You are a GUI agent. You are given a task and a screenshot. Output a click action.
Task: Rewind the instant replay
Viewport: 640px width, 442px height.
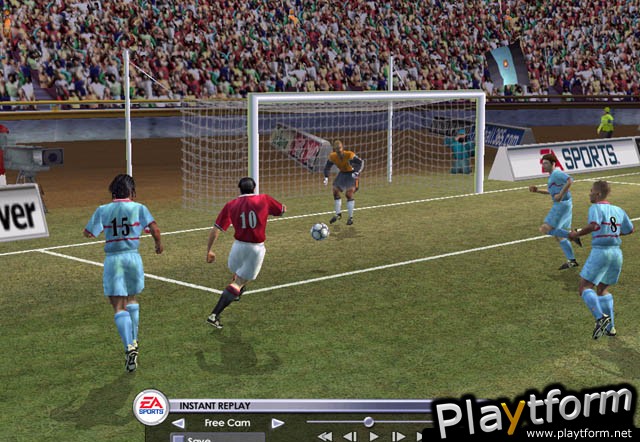click(x=324, y=437)
